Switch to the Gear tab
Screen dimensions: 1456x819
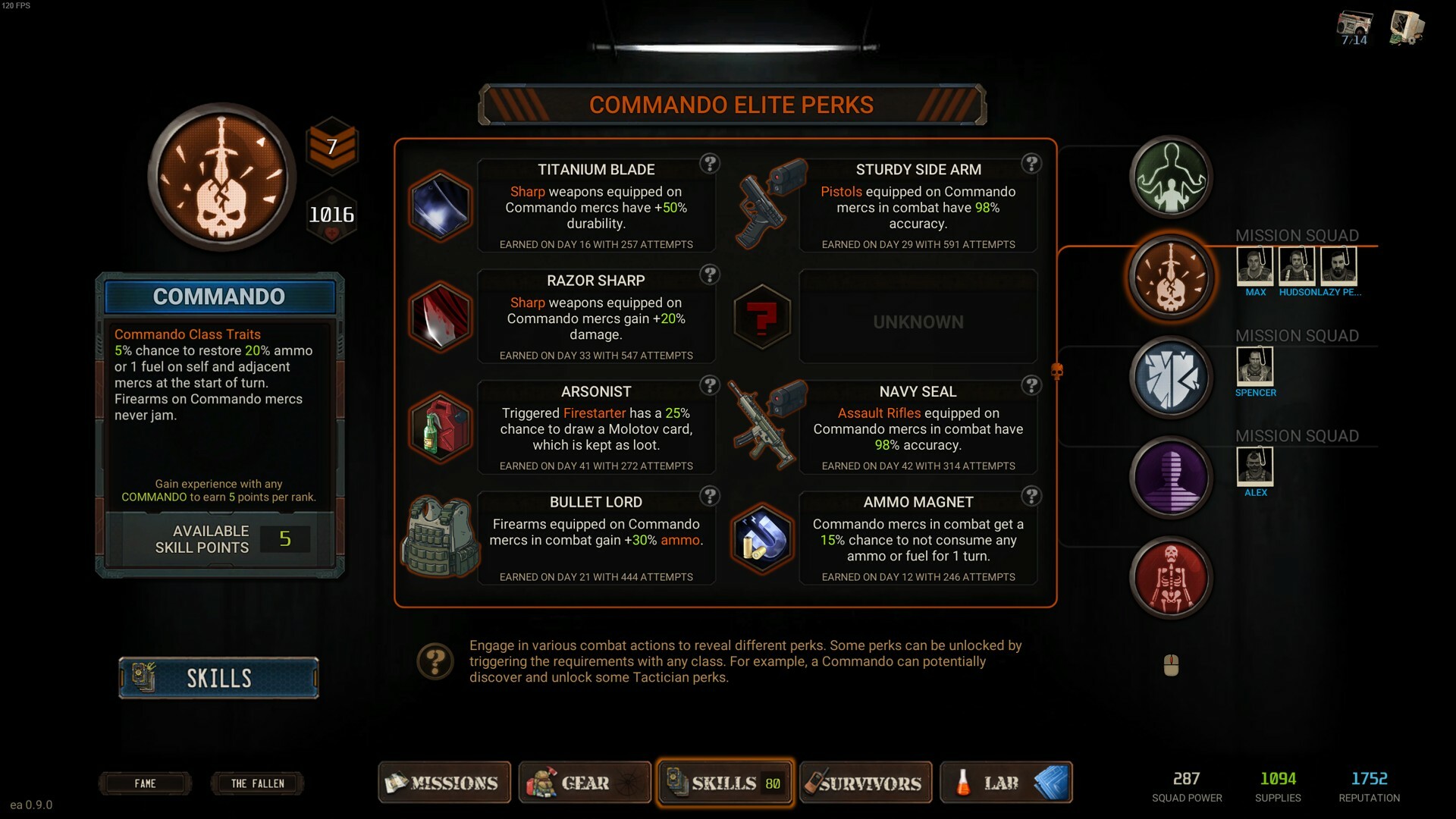click(x=584, y=783)
